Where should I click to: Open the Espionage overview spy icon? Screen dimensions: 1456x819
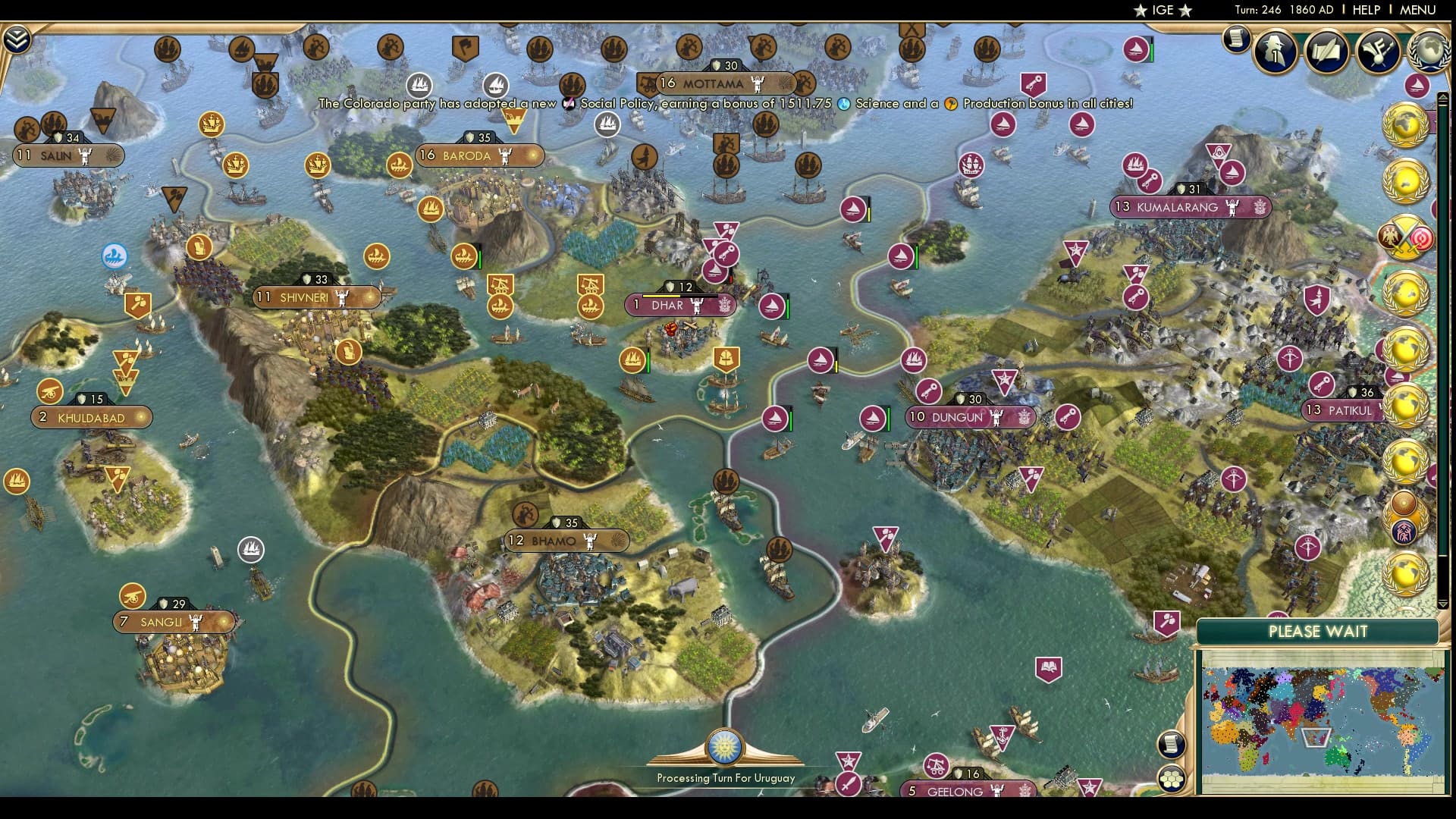tap(1275, 52)
